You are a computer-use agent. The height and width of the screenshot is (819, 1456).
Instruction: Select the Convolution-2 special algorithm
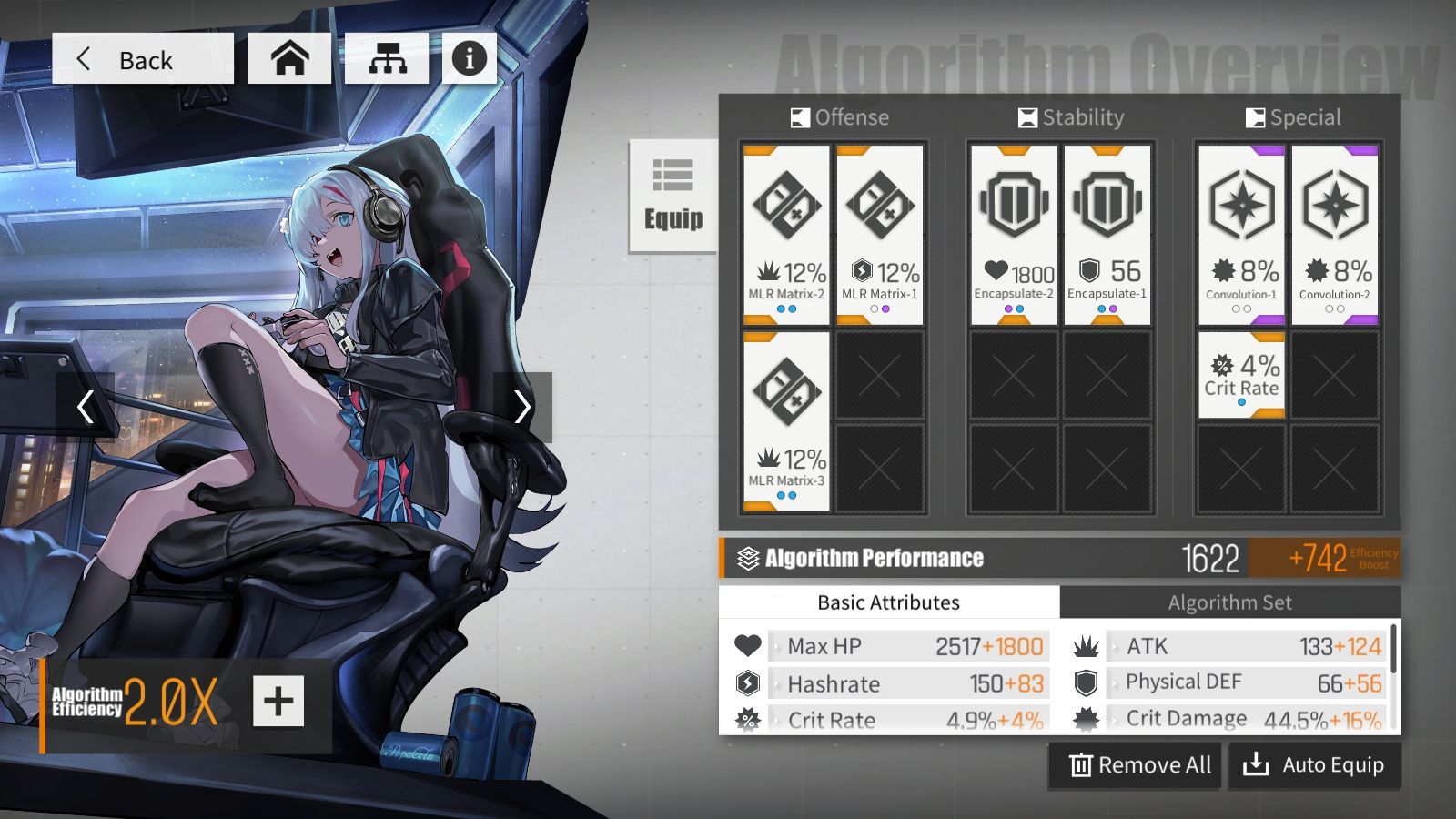1335,235
